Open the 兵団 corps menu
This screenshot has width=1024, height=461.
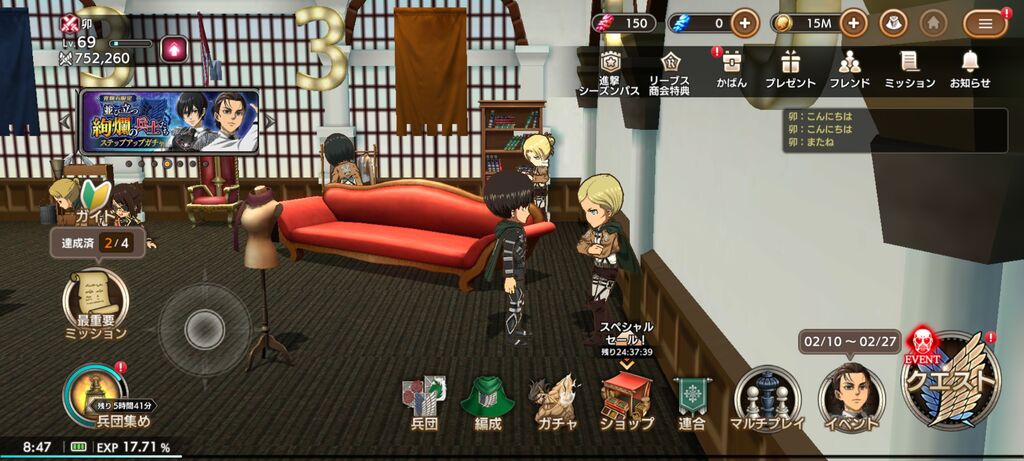(x=425, y=401)
